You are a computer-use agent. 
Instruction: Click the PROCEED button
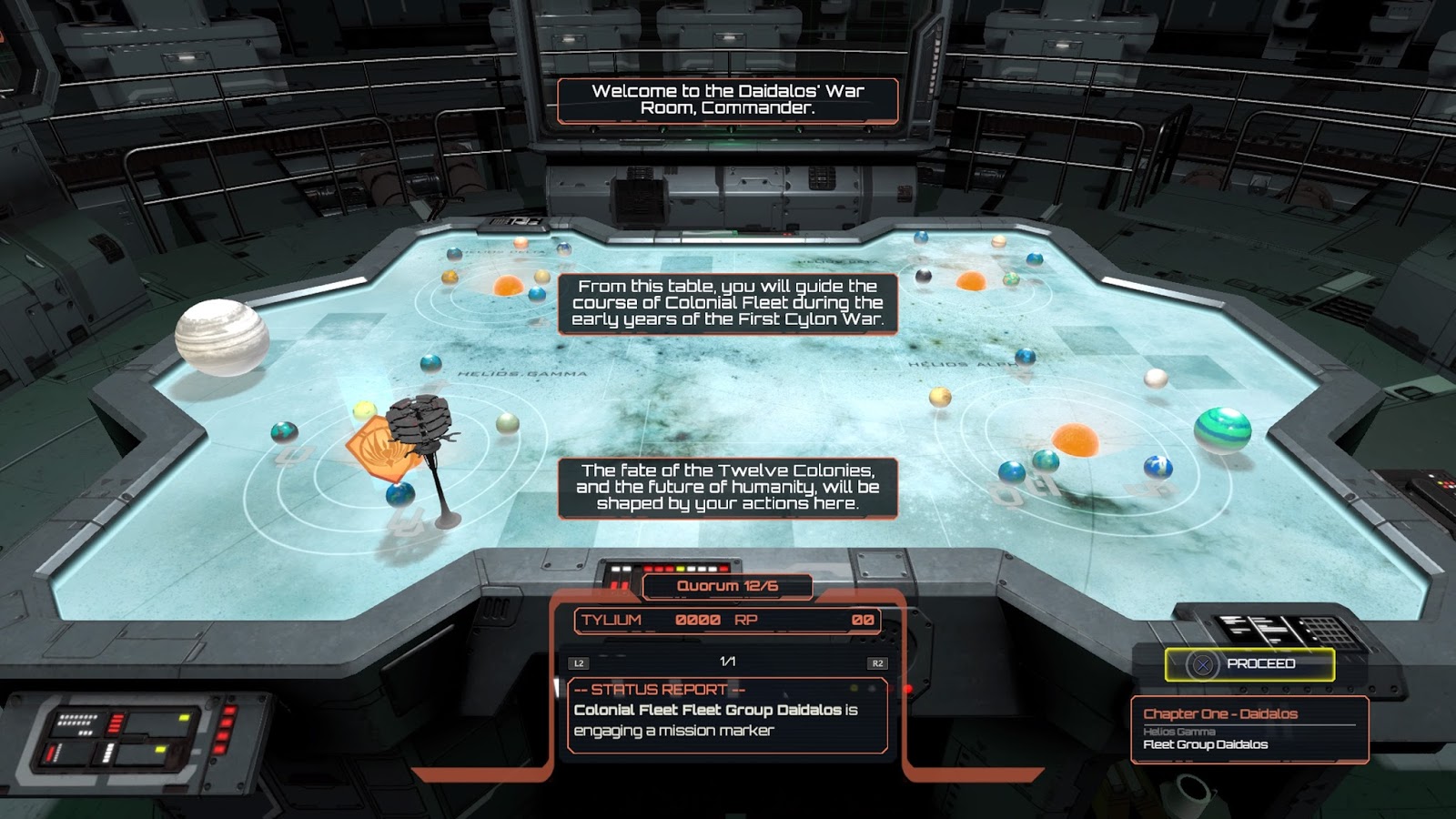[1249, 664]
